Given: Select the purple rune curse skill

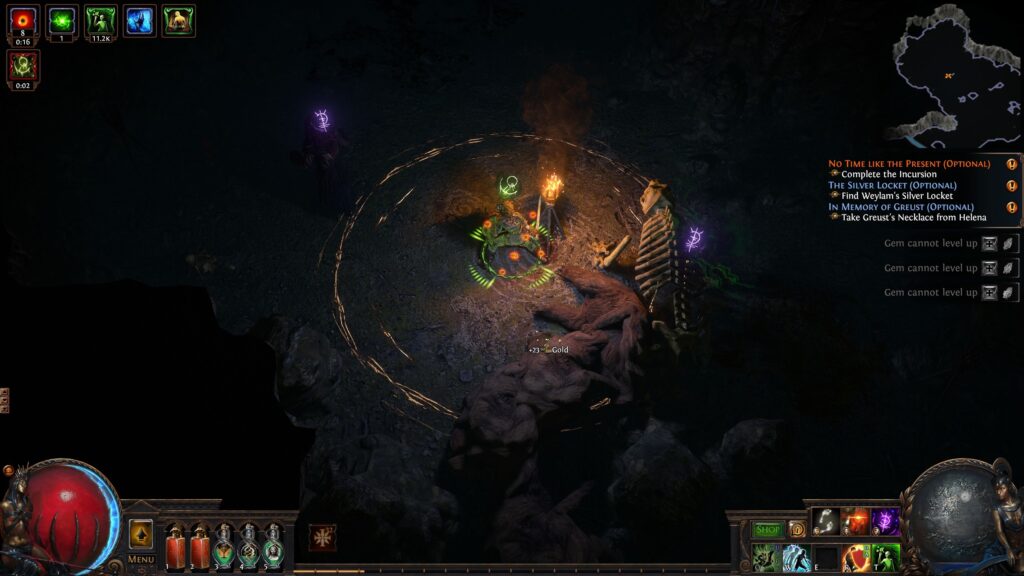Looking at the screenshot, I should coord(885,521).
